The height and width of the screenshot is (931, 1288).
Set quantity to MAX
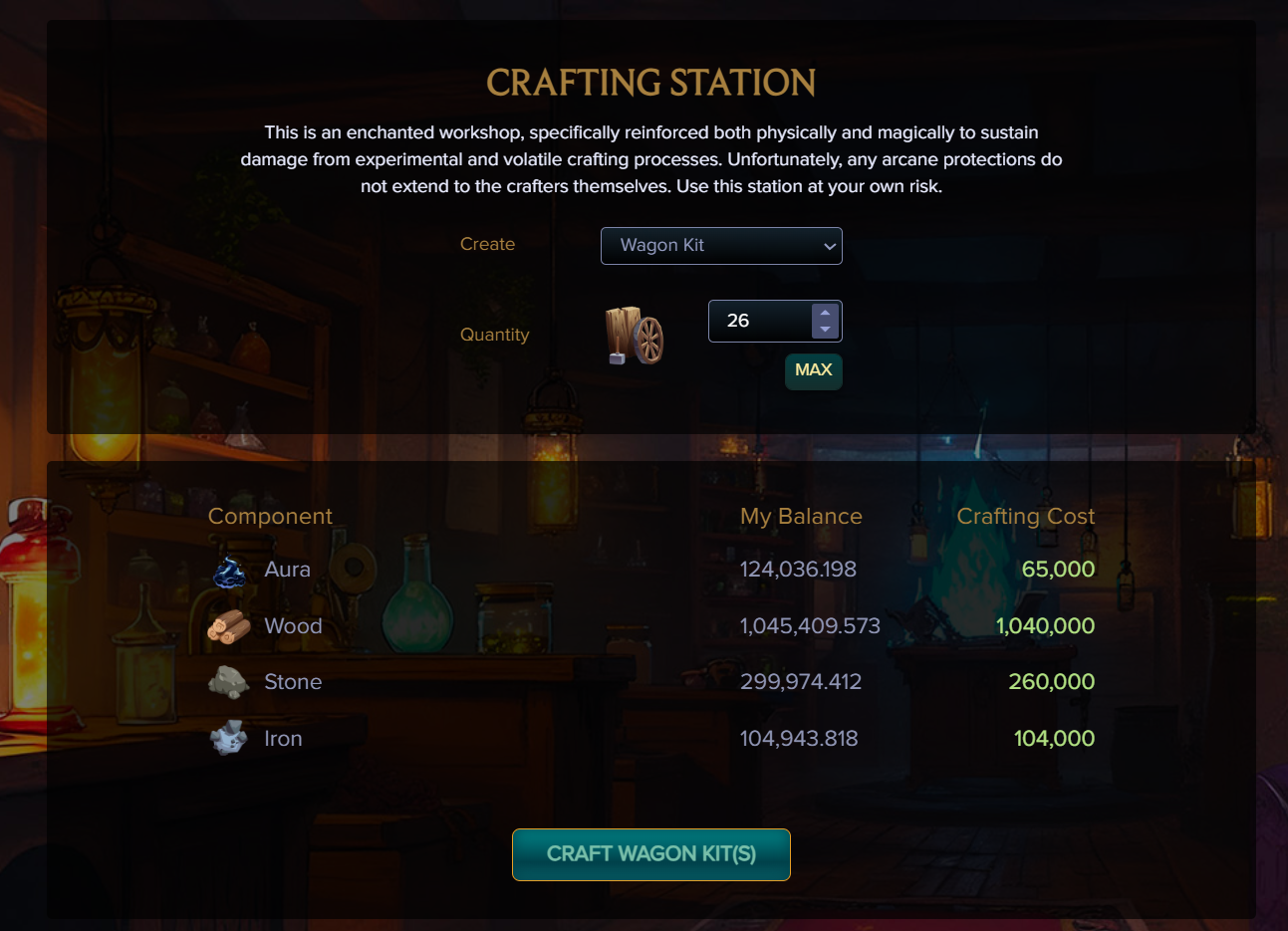click(x=813, y=370)
